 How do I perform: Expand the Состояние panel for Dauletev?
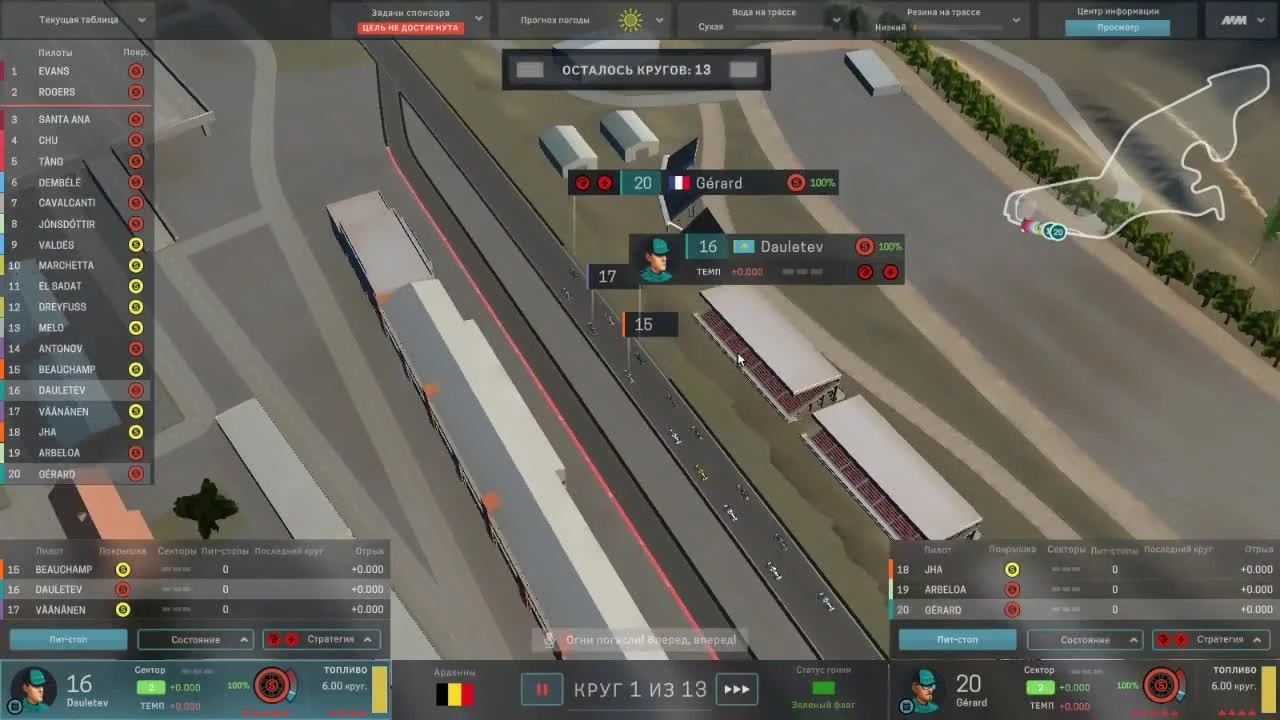tap(194, 639)
